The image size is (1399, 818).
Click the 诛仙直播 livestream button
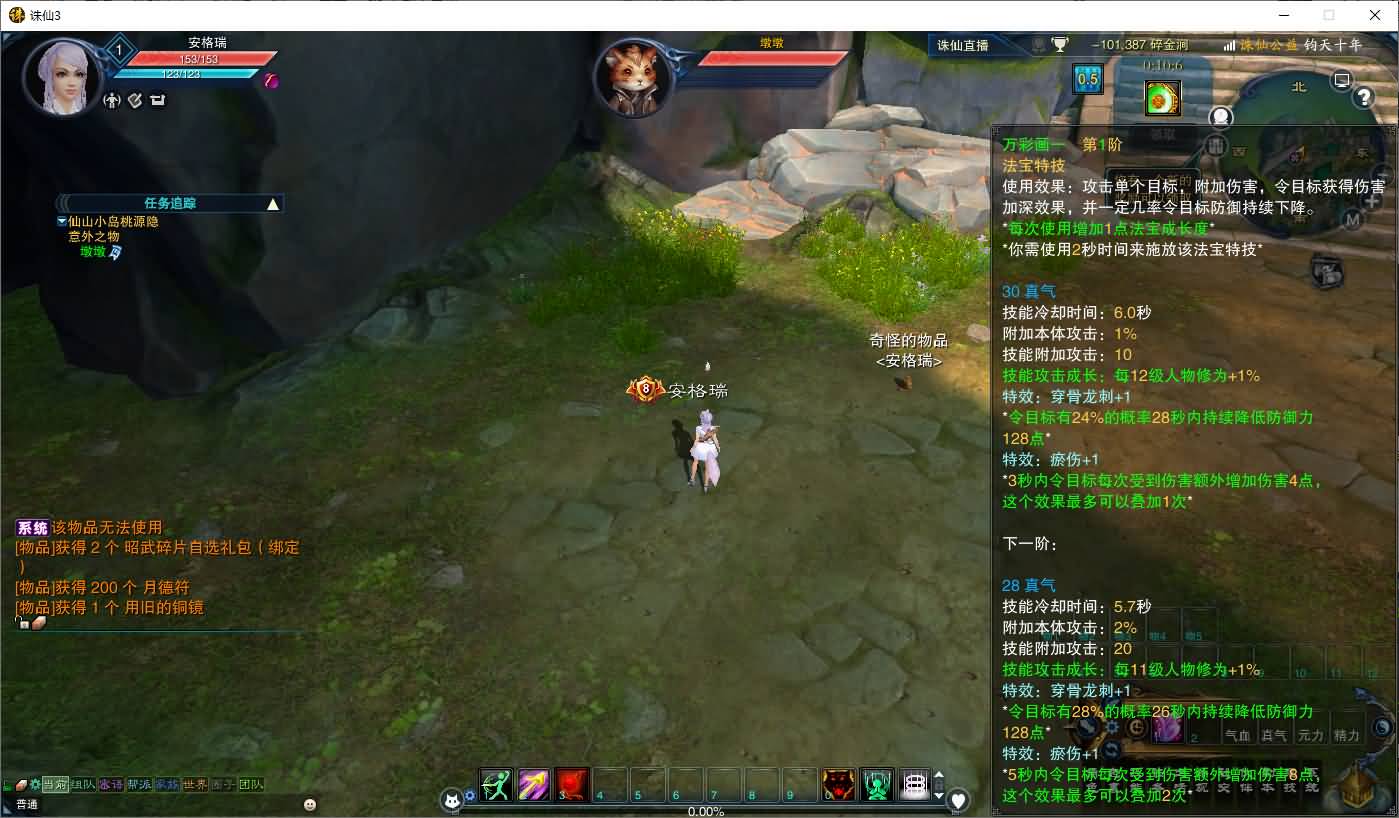pos(965,45)
